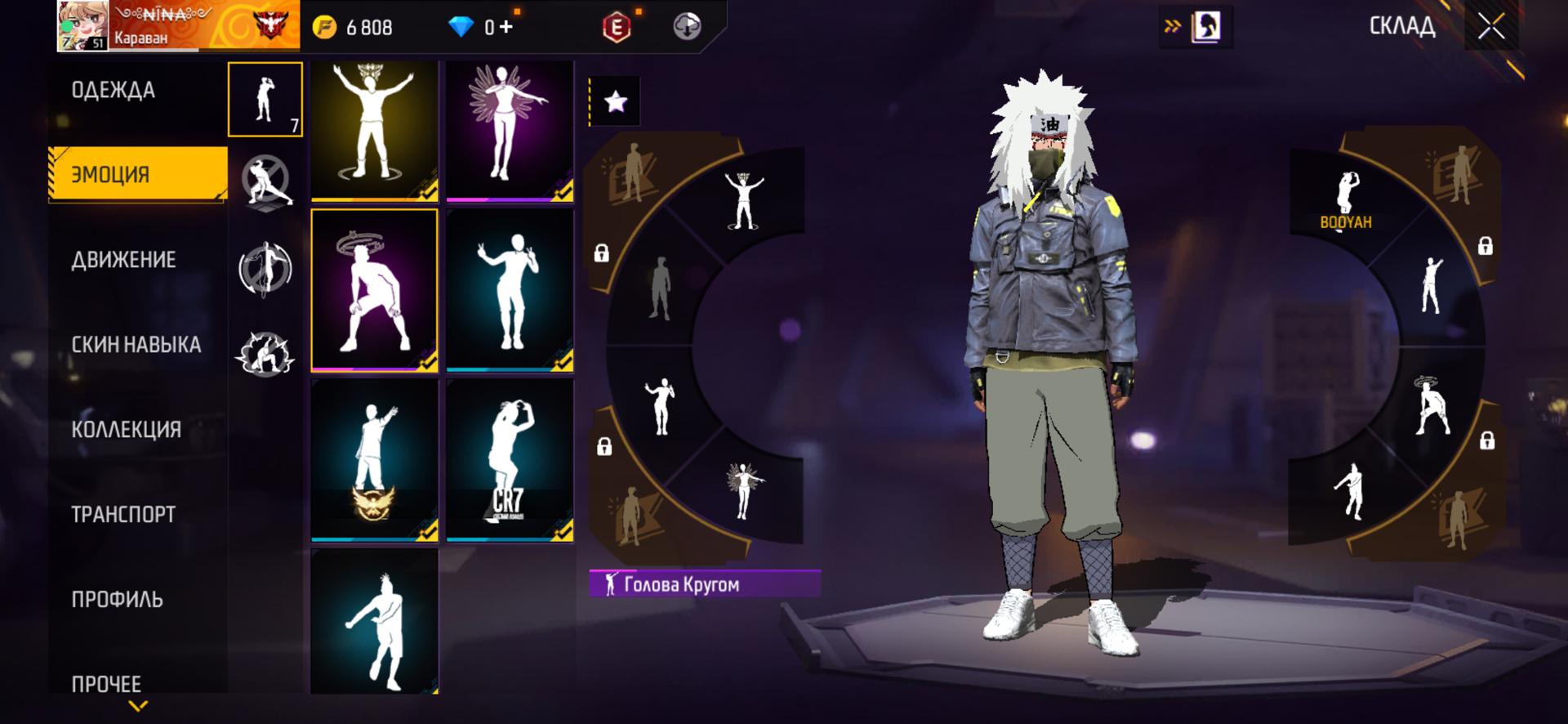
Task: Open the star favorites filter
Action: pyautogui.click(x=615, y=101)
